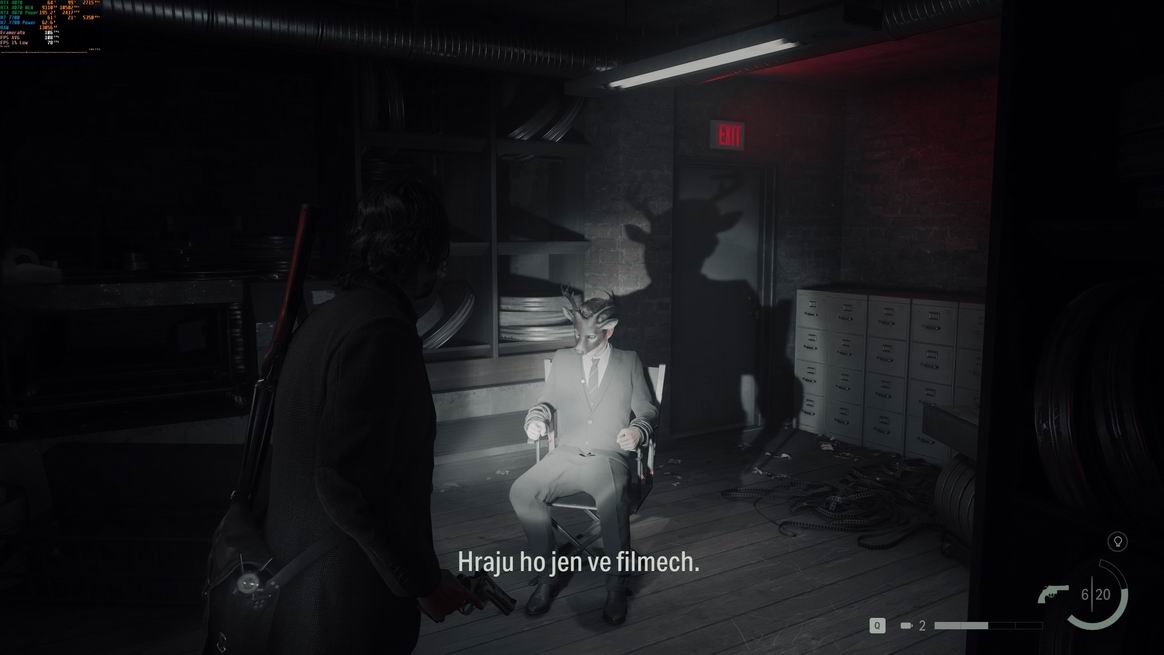Click the lightbulb indicator icon
1164x655 pixels.
coord(1118,542)
